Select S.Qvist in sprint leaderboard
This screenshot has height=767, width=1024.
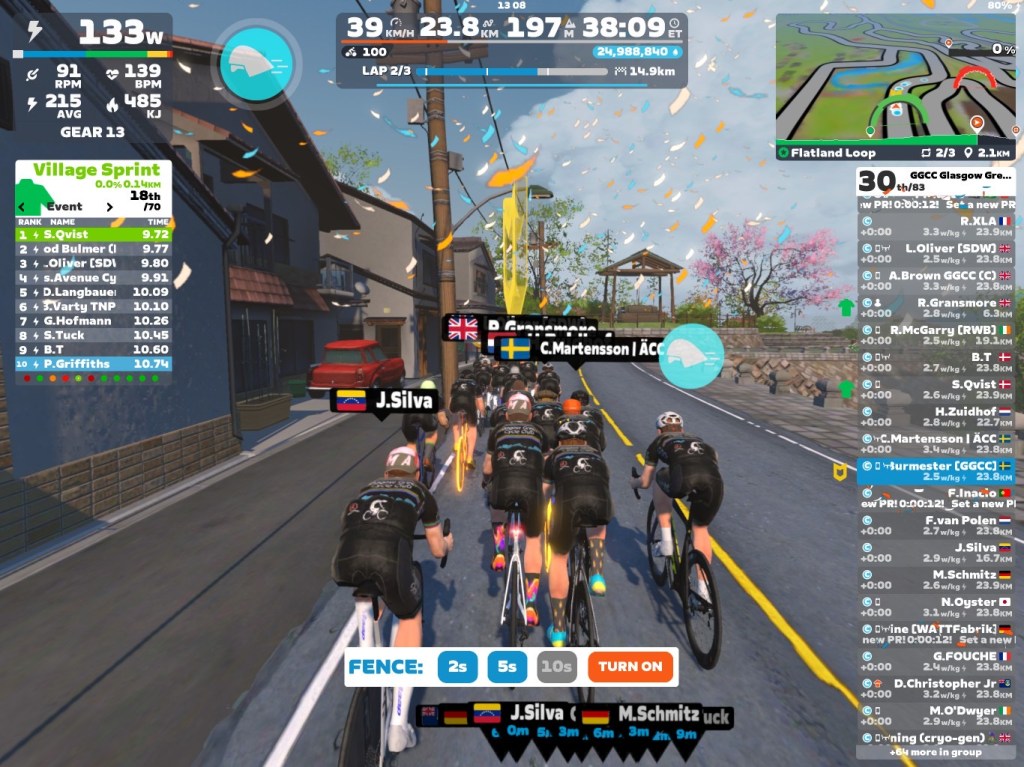[94, 234]
